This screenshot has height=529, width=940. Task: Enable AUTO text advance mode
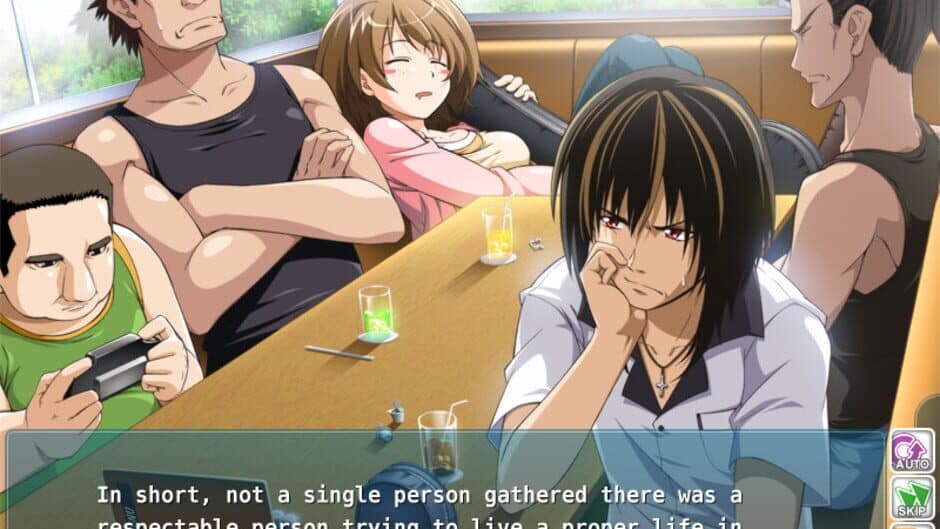[x=911, y=452]
